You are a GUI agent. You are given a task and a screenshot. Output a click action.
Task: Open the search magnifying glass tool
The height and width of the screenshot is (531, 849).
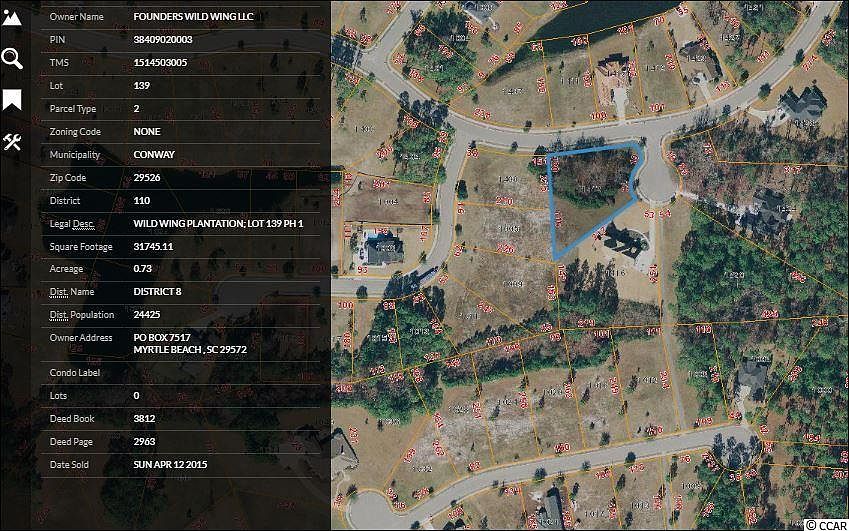pos(12,58)
